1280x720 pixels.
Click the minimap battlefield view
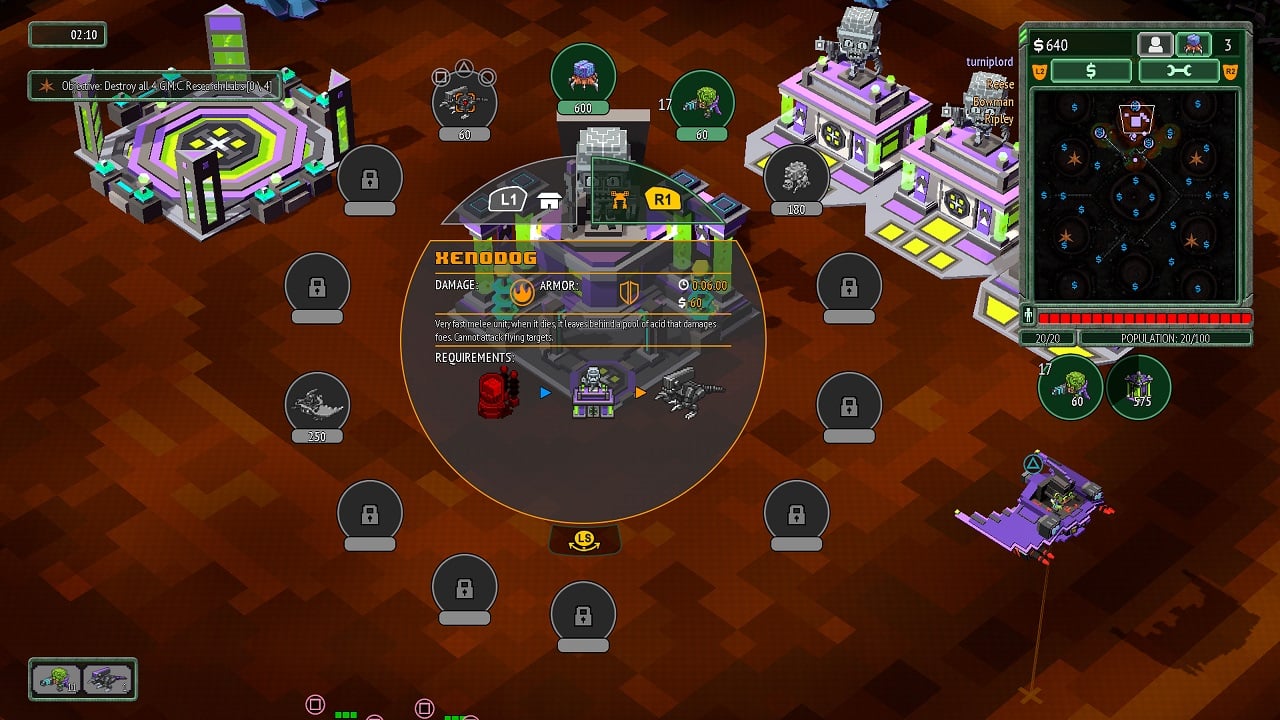click(x=1136, y=195)
